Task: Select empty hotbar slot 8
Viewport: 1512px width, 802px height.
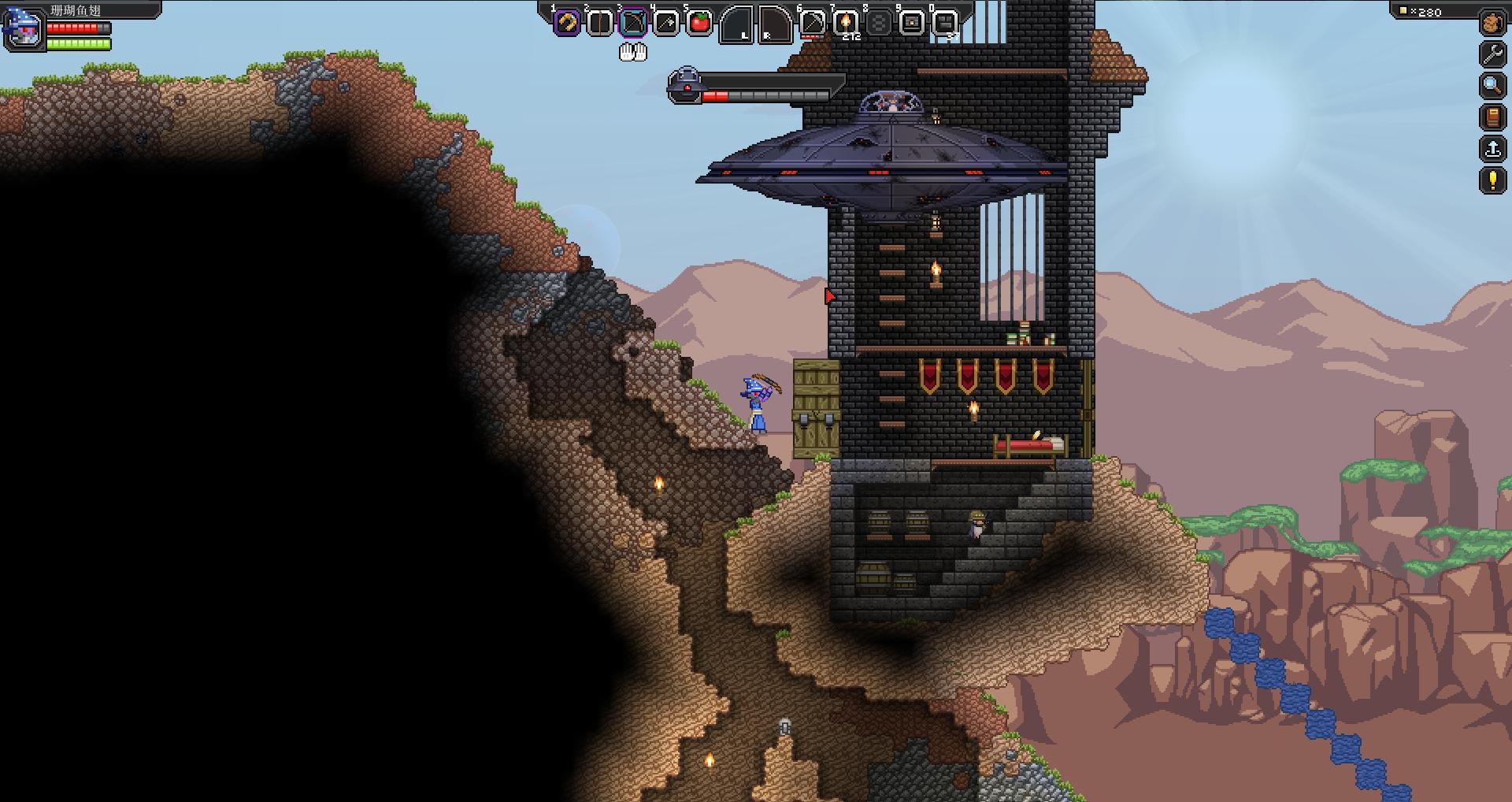Action: click(x=880, y=21)
